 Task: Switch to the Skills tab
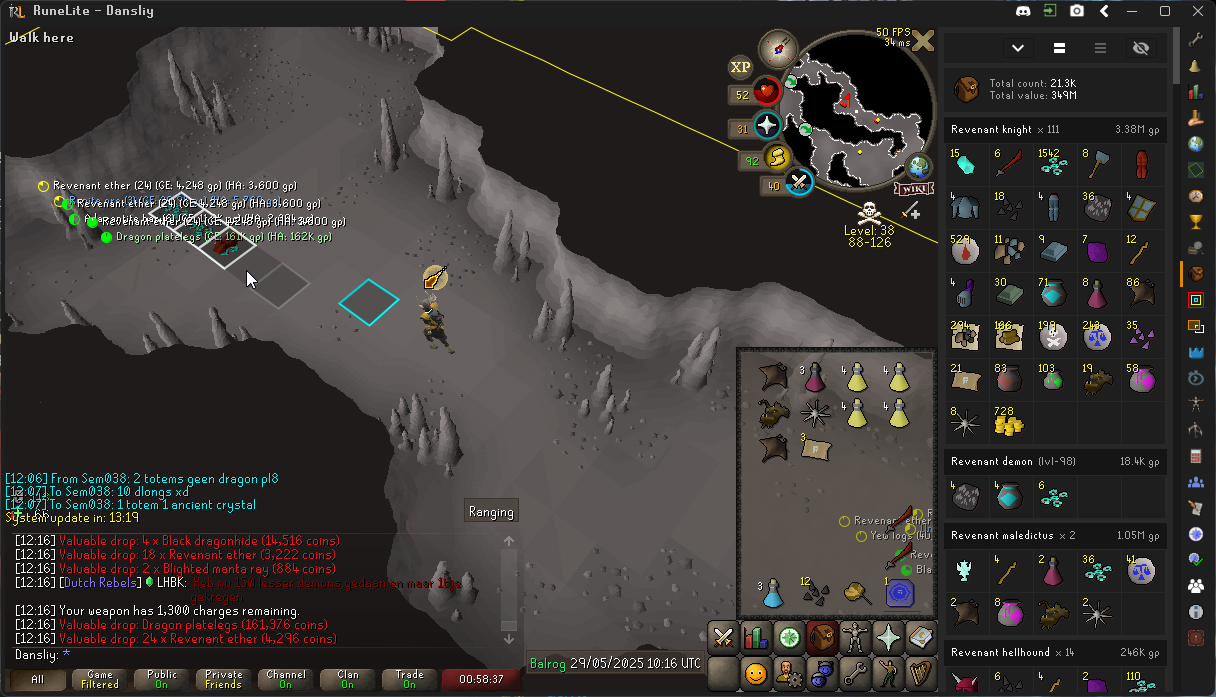pyautogui.click(x=756, y=637)
